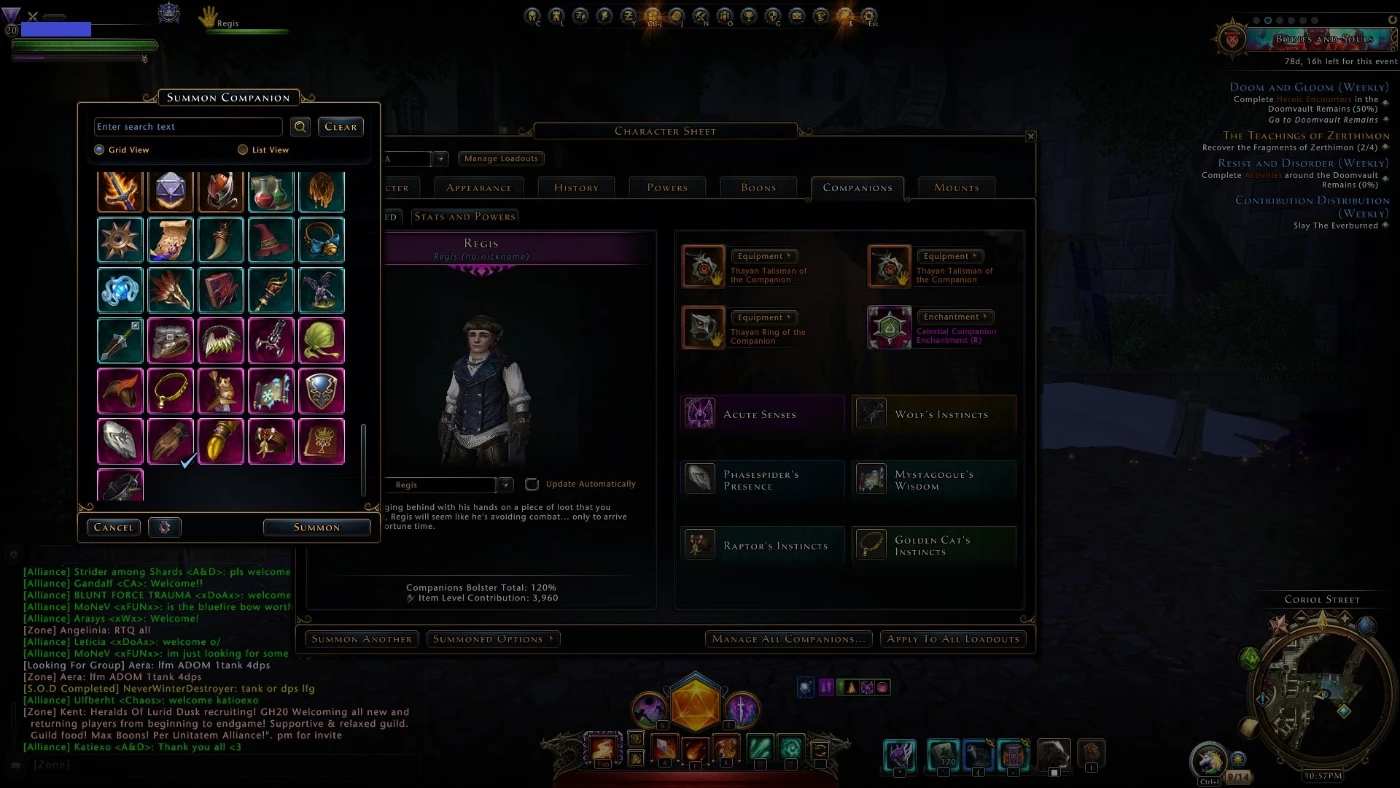Close the Character Sheet window
This screenshot has width=1400, height=788.
coord(1030,136)
